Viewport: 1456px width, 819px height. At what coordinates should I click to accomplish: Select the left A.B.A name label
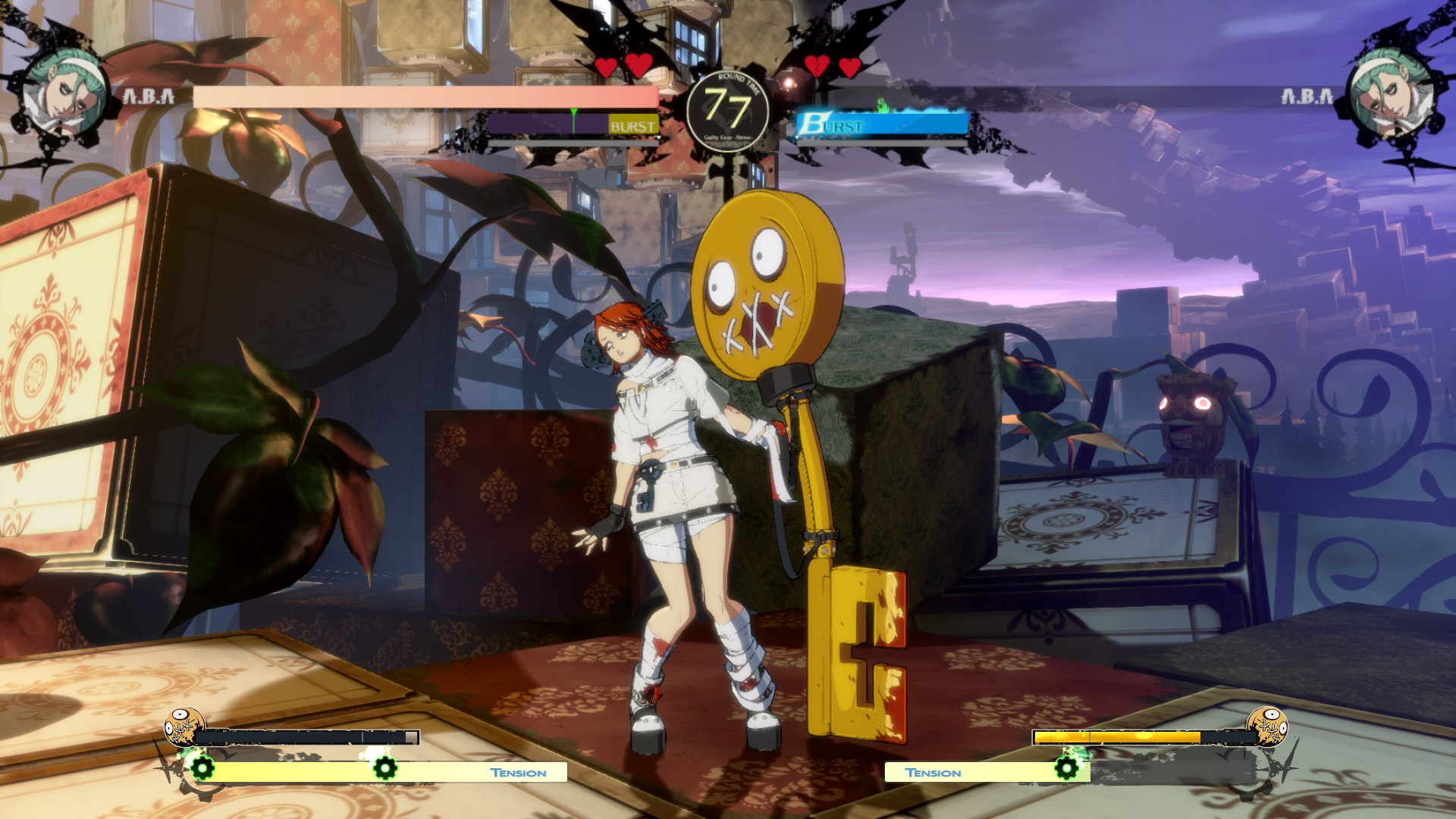click(146, 96)
